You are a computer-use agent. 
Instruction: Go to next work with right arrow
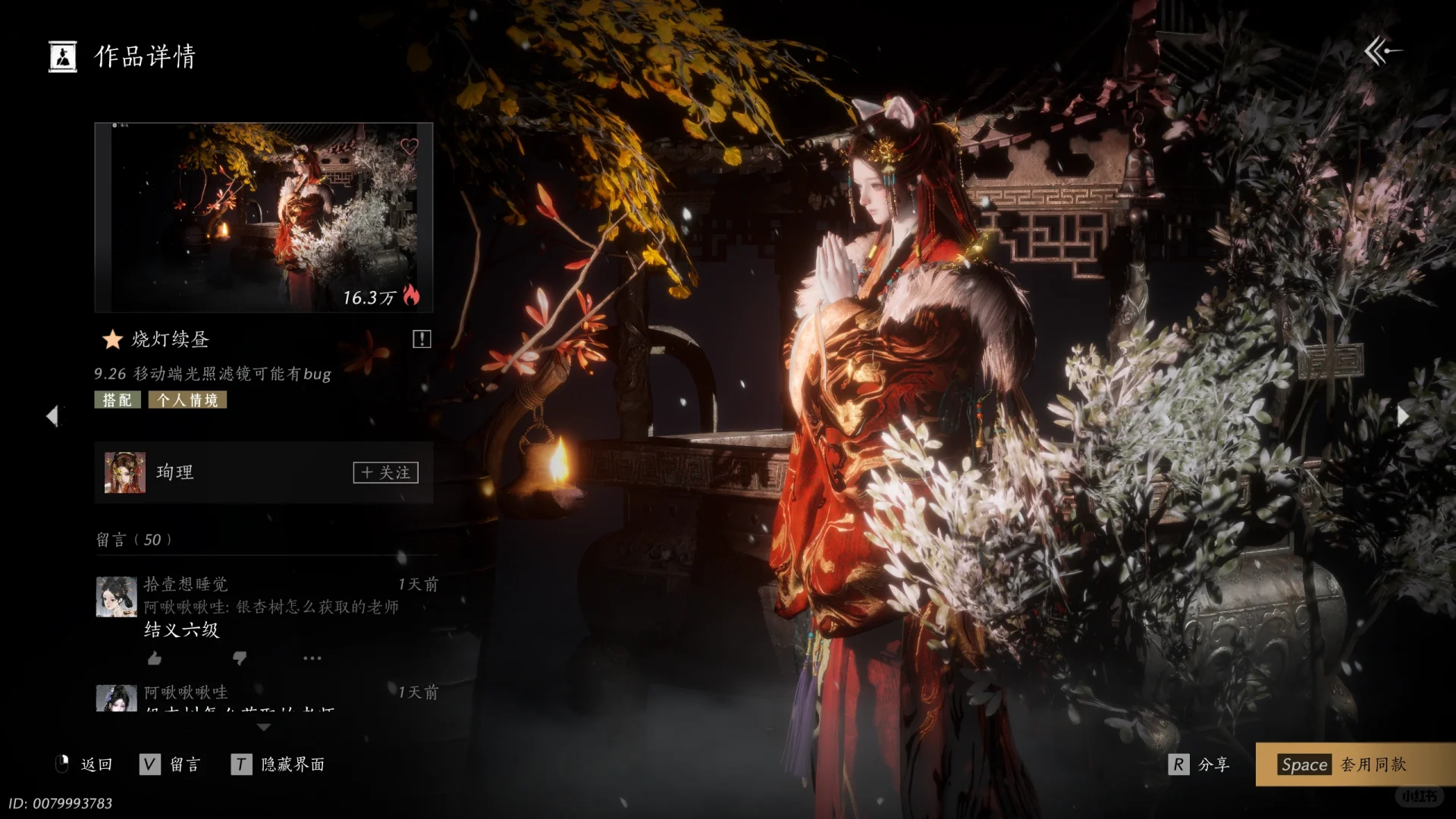coord(1403,416)
